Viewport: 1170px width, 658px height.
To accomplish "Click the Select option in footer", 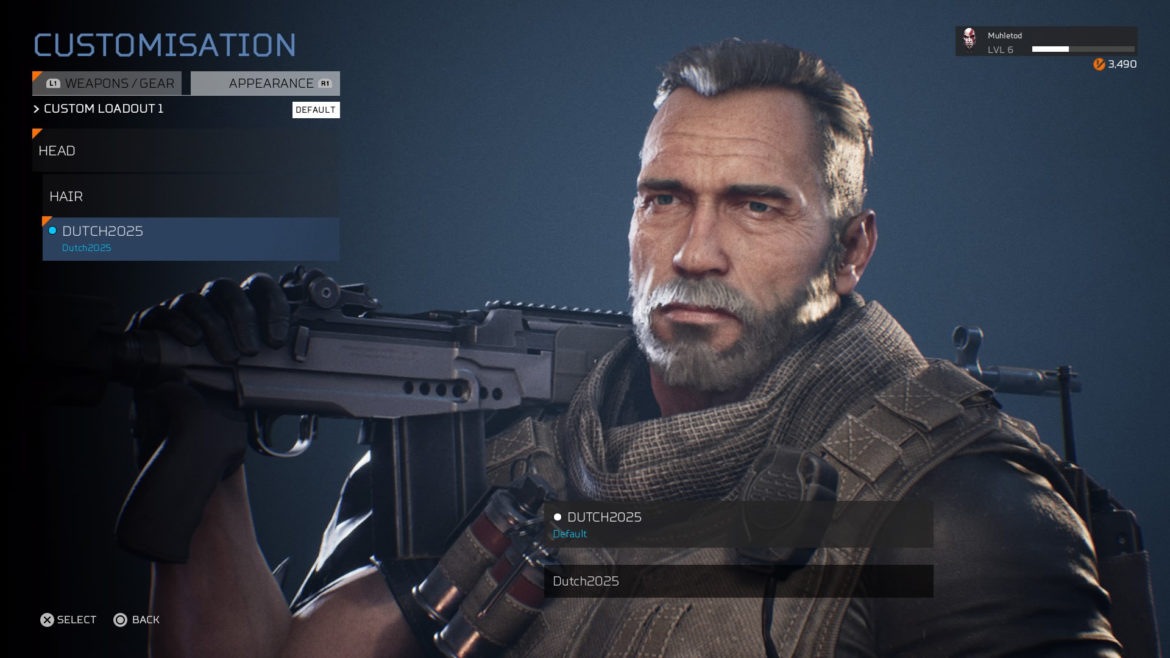I will 68,620.
